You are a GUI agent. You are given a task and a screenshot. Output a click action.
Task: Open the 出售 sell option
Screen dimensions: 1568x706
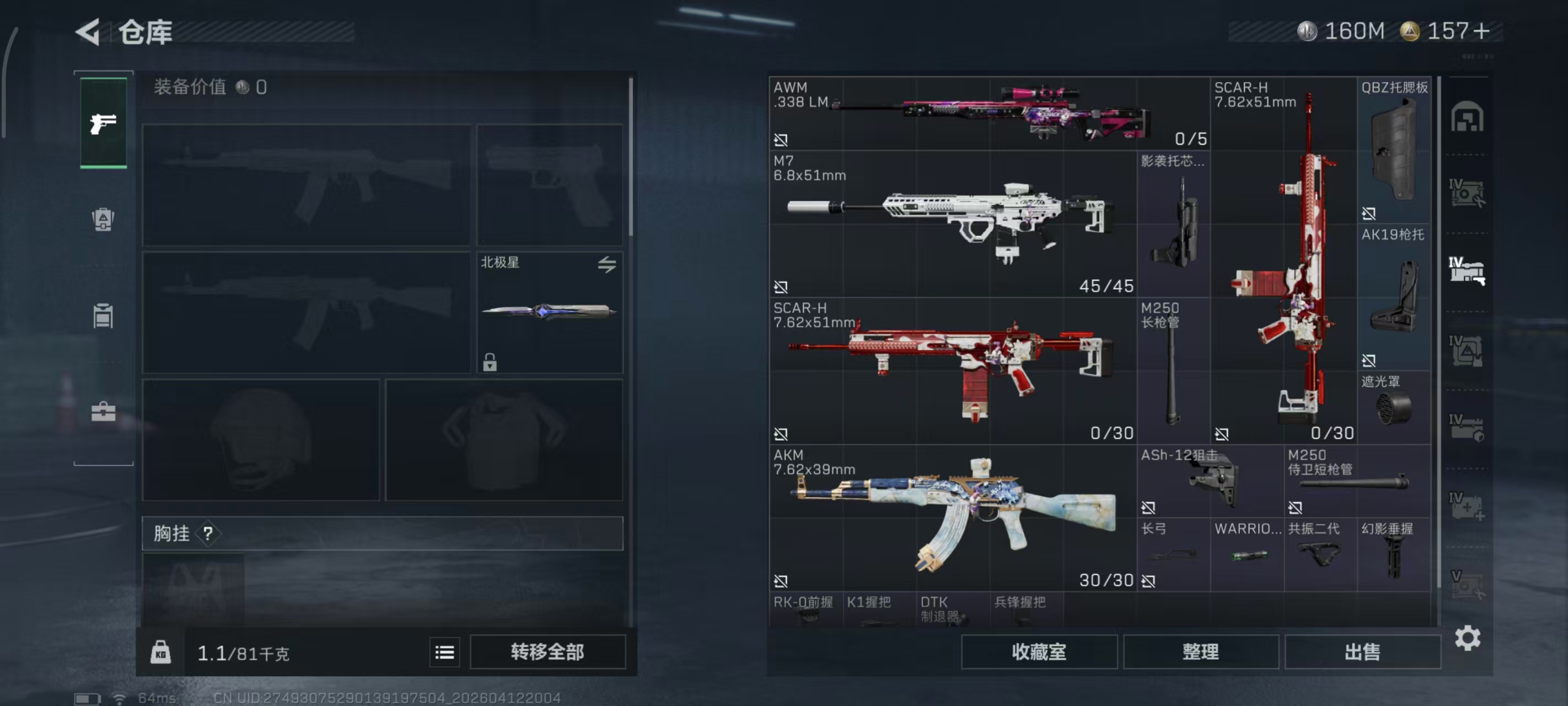(1362, 652)
